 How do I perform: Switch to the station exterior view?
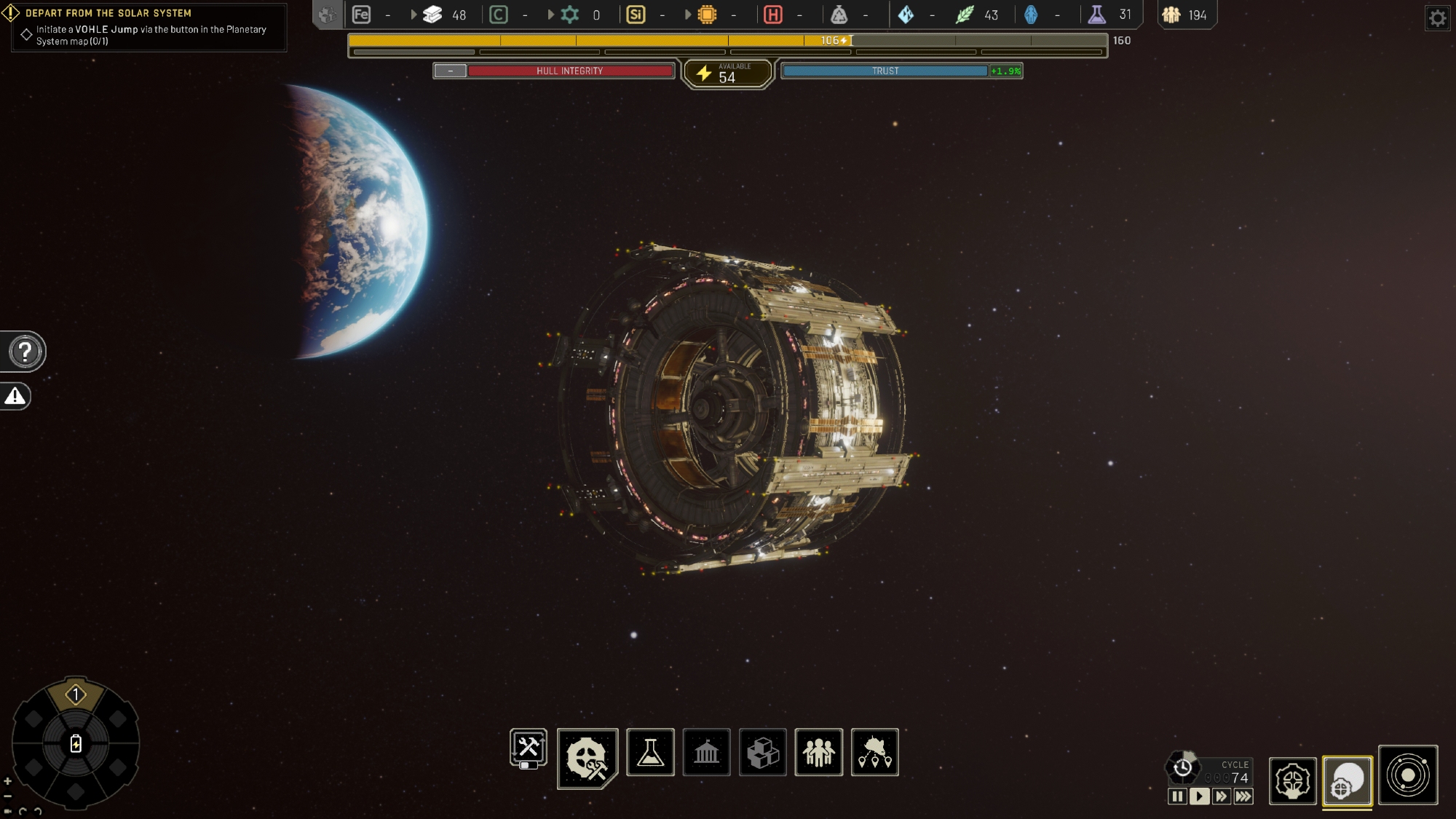tap(1348, 781)
